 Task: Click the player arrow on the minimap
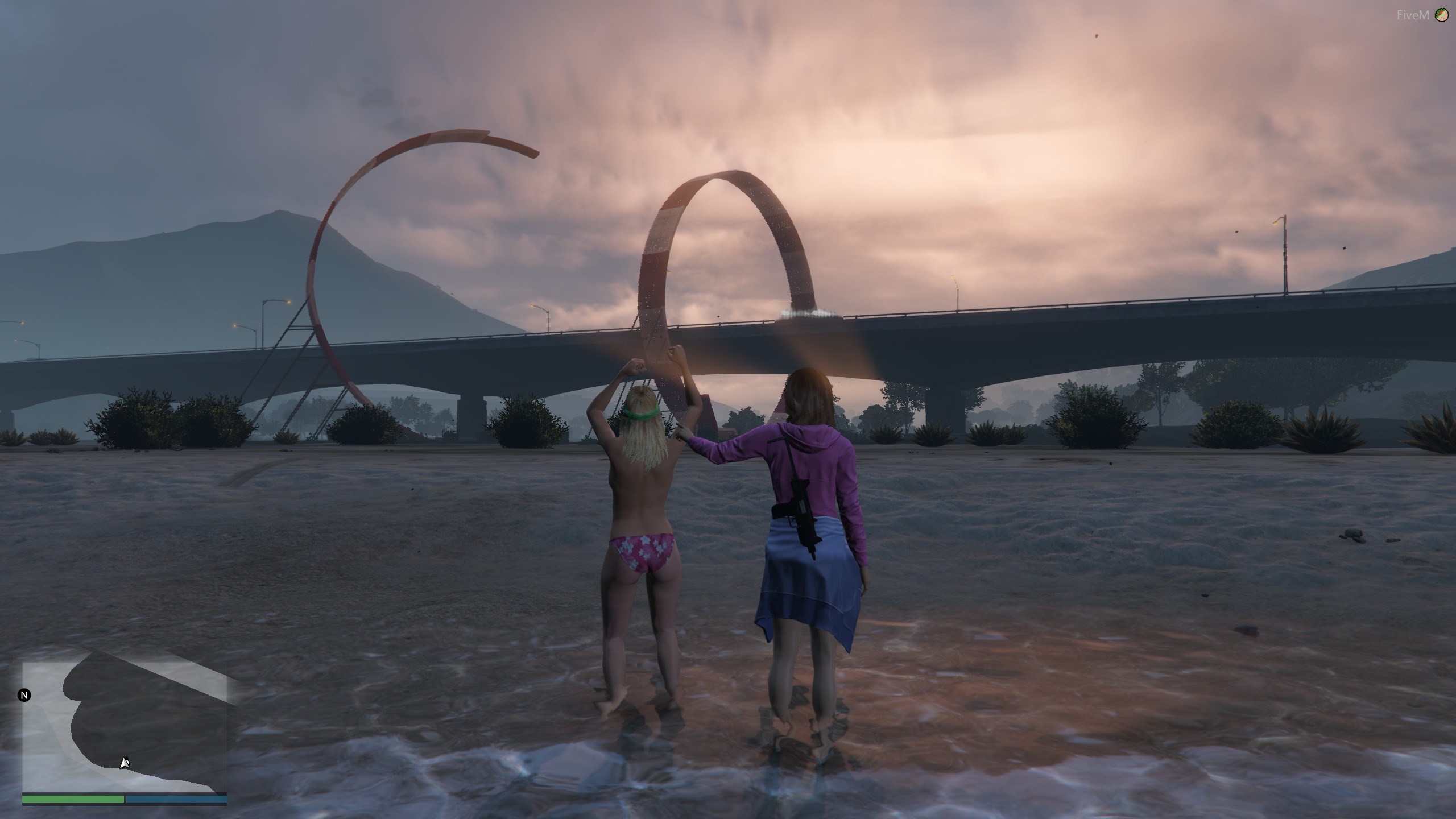125,763
